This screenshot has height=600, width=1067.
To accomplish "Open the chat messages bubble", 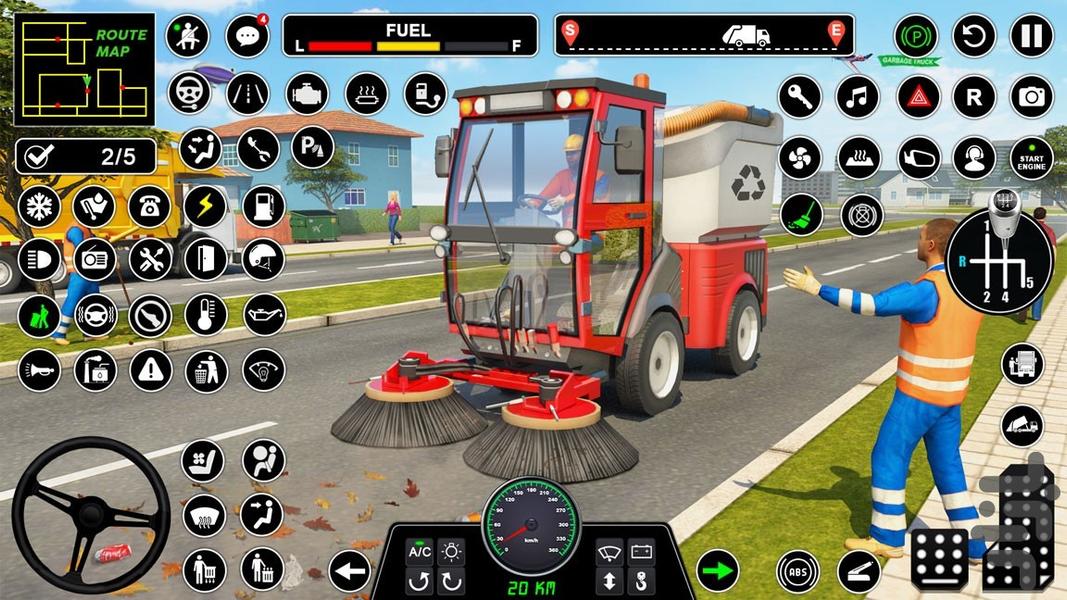I will 246,36.
